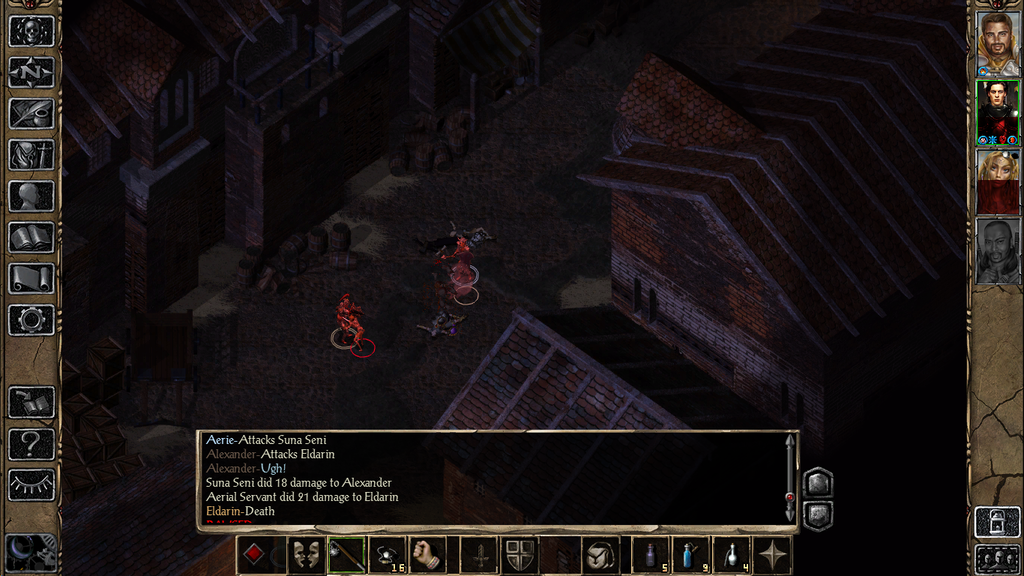Open the journal with the quill button
1024x576 pixels.
pos(31,113)
